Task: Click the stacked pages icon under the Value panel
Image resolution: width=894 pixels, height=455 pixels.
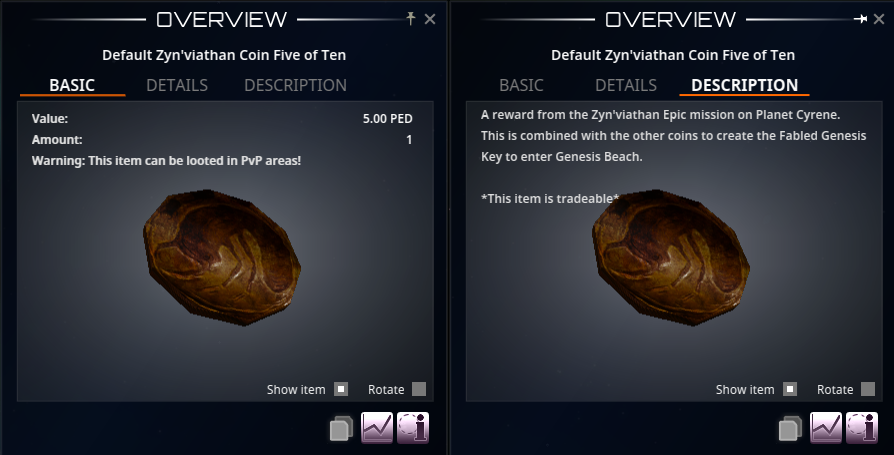Action: click(341, 429)
